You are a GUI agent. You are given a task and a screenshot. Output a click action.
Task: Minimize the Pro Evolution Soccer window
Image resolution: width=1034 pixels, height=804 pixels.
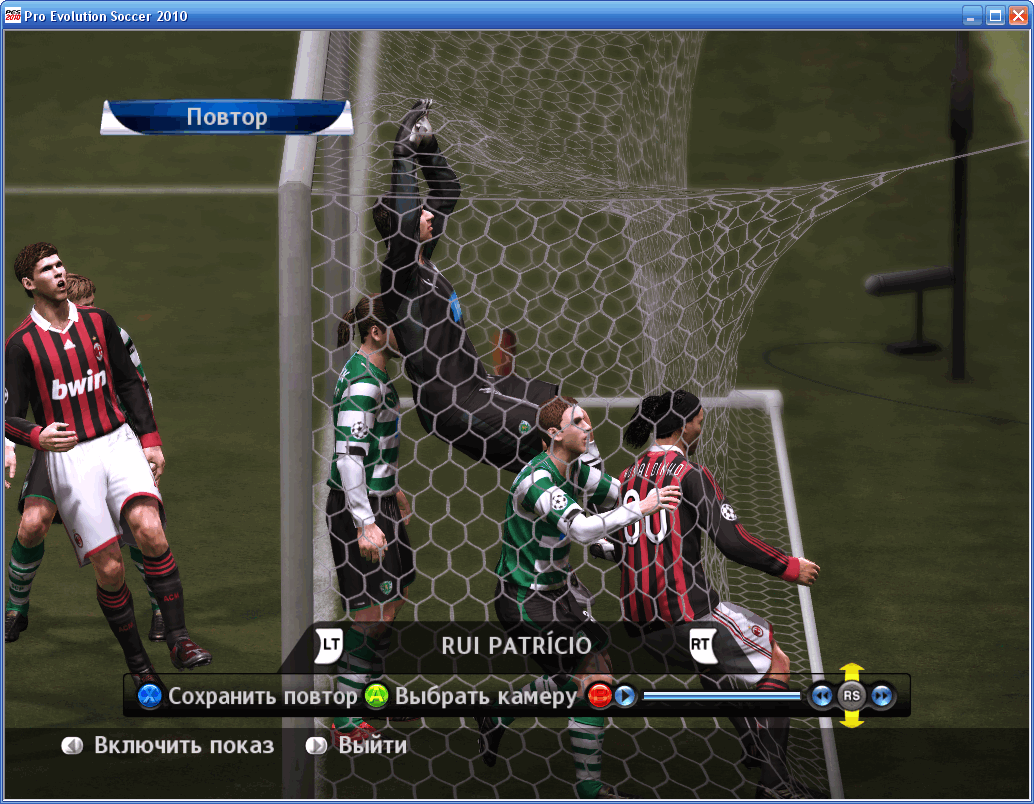(972, 16)
